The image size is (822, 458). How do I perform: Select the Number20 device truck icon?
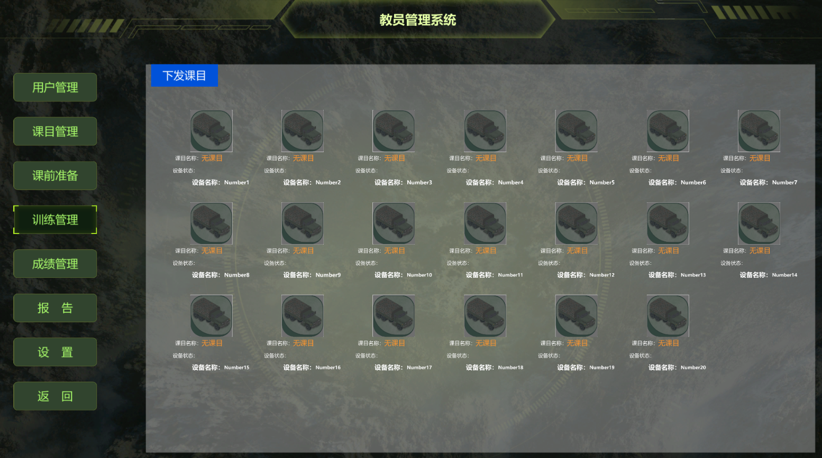(x=668, y=316)
